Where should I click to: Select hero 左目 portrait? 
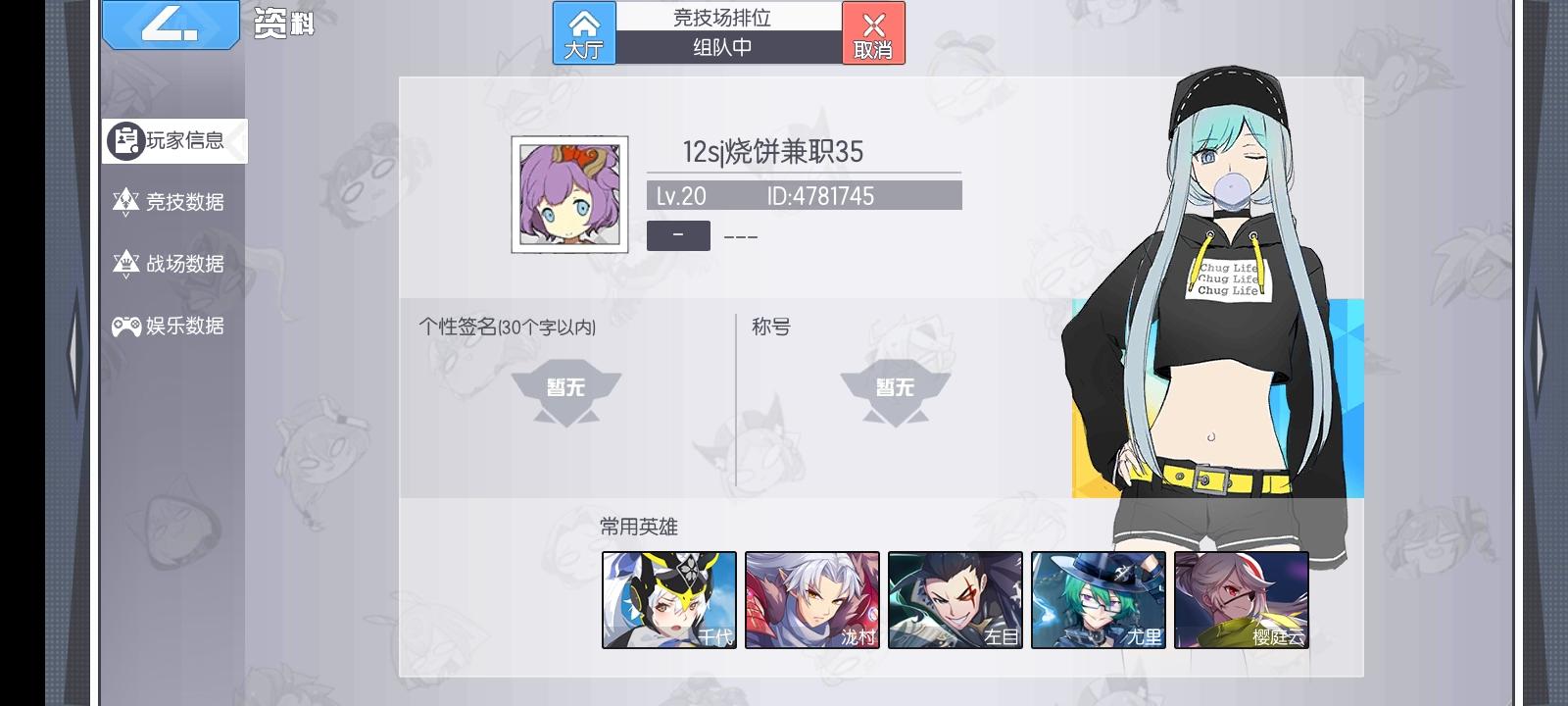tap(955, 599)
